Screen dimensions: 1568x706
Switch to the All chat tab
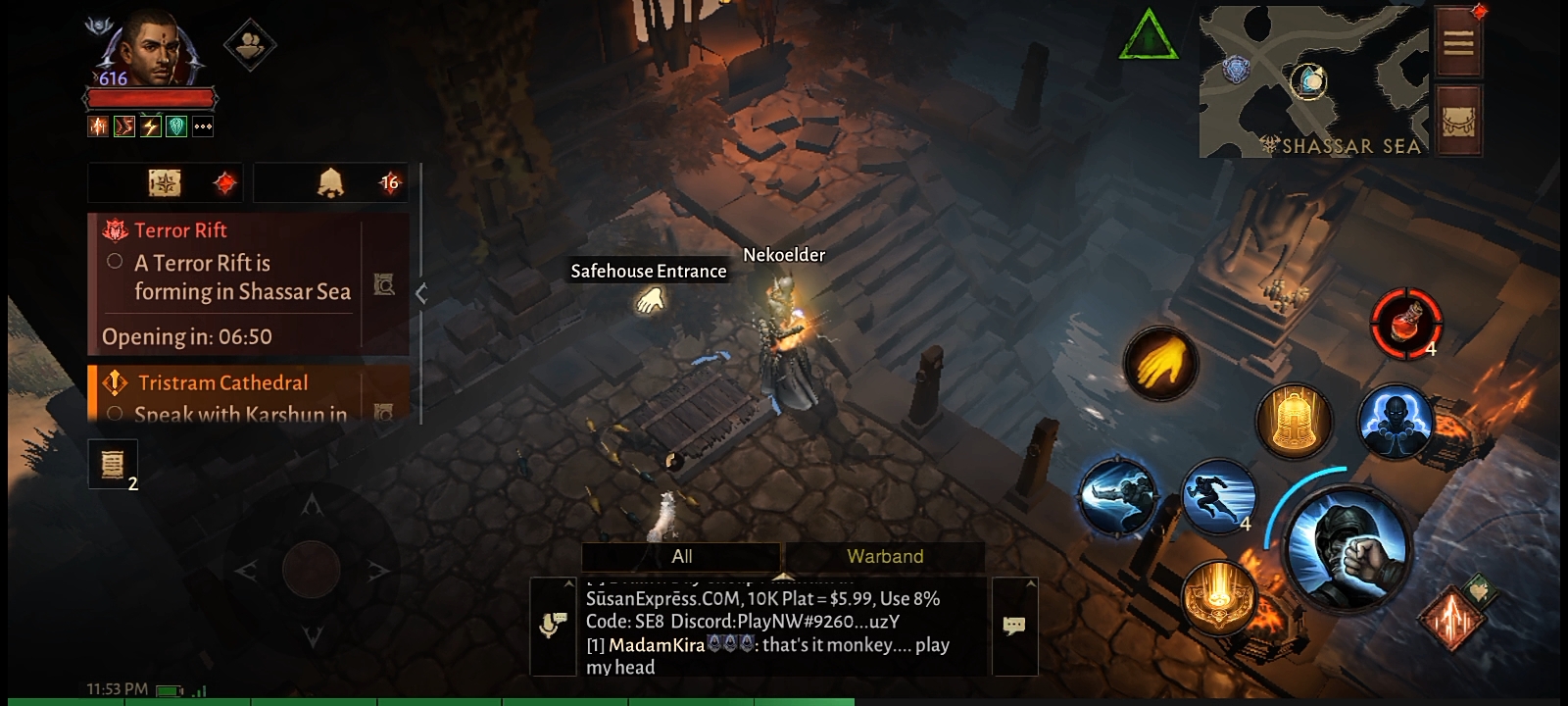[x=682, y=556]
